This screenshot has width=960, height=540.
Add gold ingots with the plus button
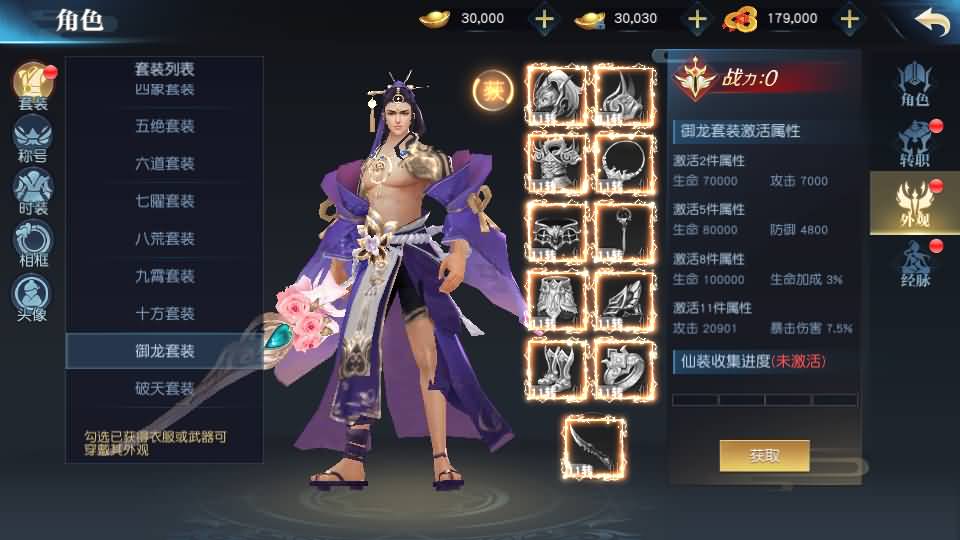(x=544, y=18)
